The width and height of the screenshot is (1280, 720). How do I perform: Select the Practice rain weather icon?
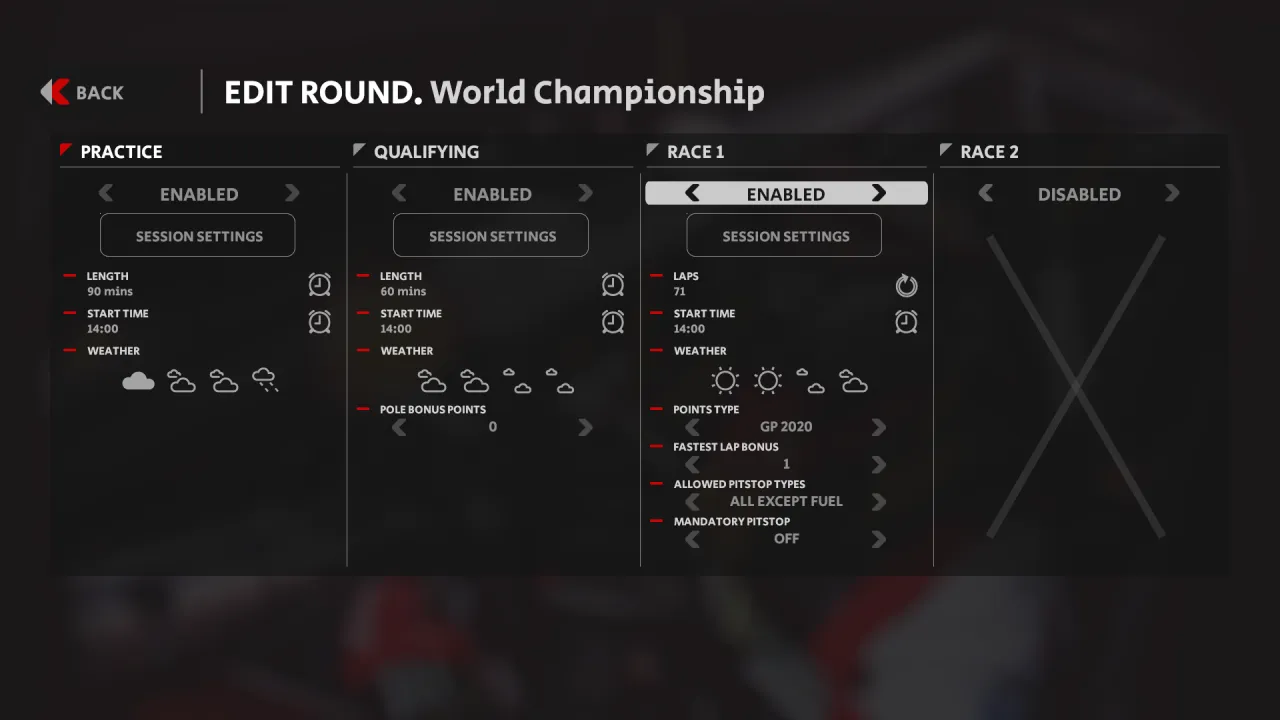(x=265, y=380)
